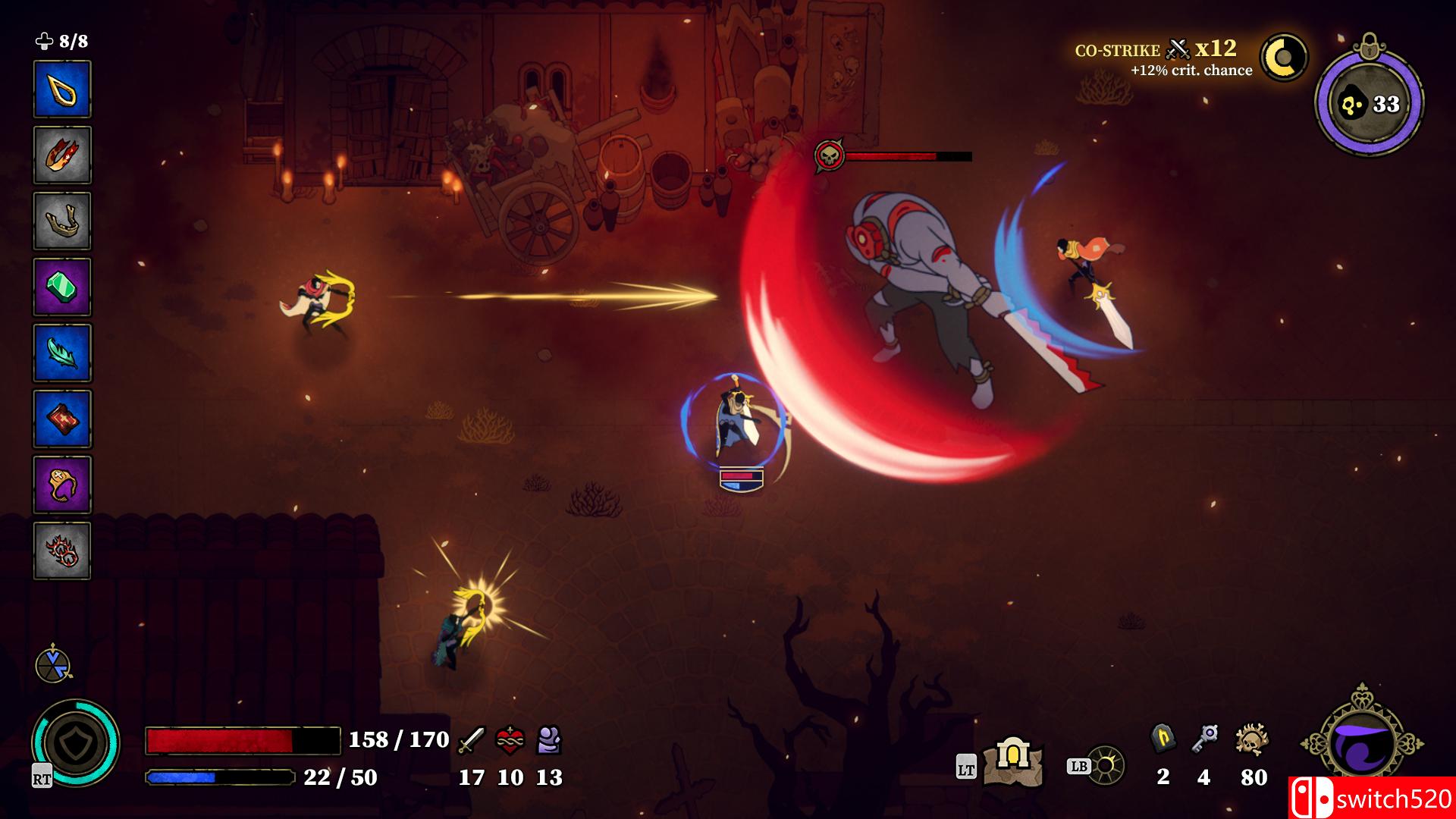Open the map parchment icon
Viewport: 1456px width, 819px height.
point(1013,762)
